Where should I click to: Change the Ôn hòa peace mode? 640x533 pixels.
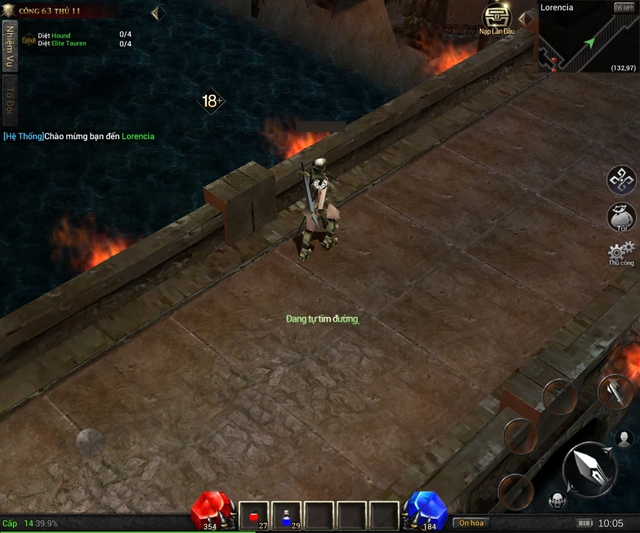470,522
